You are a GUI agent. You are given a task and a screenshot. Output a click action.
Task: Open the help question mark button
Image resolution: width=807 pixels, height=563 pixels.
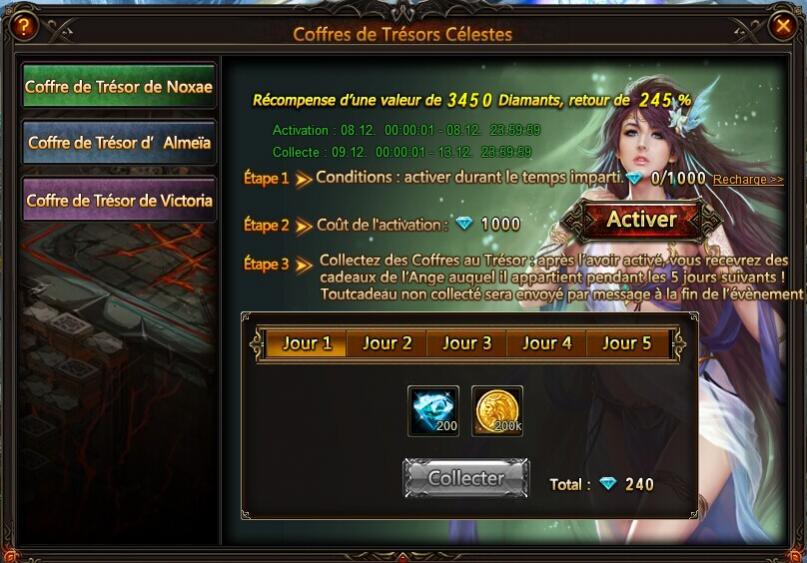pos(23,26)
